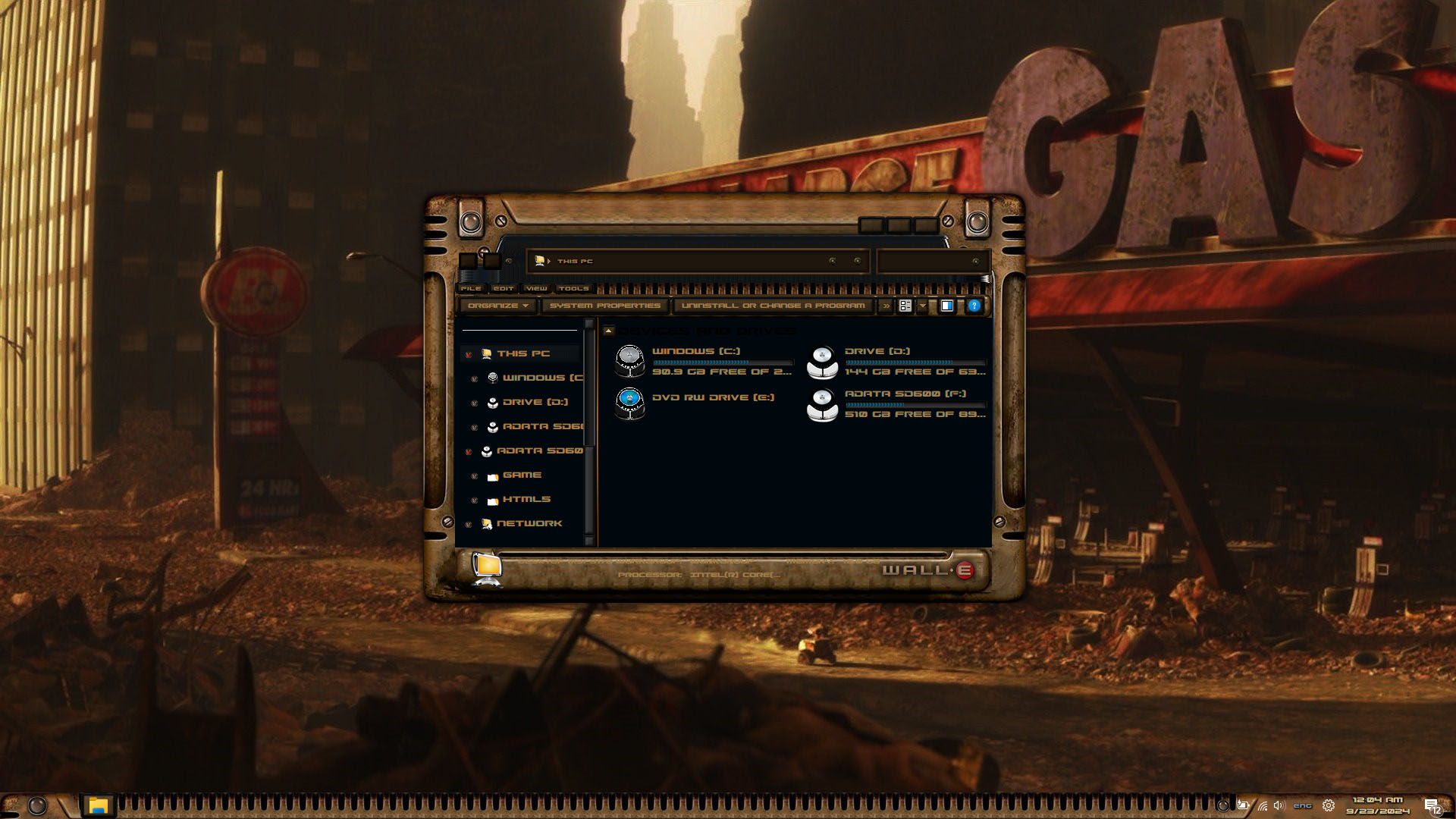Screen dimensions: 1456x819
Task: Open the File menu
Action: point(470,289)
